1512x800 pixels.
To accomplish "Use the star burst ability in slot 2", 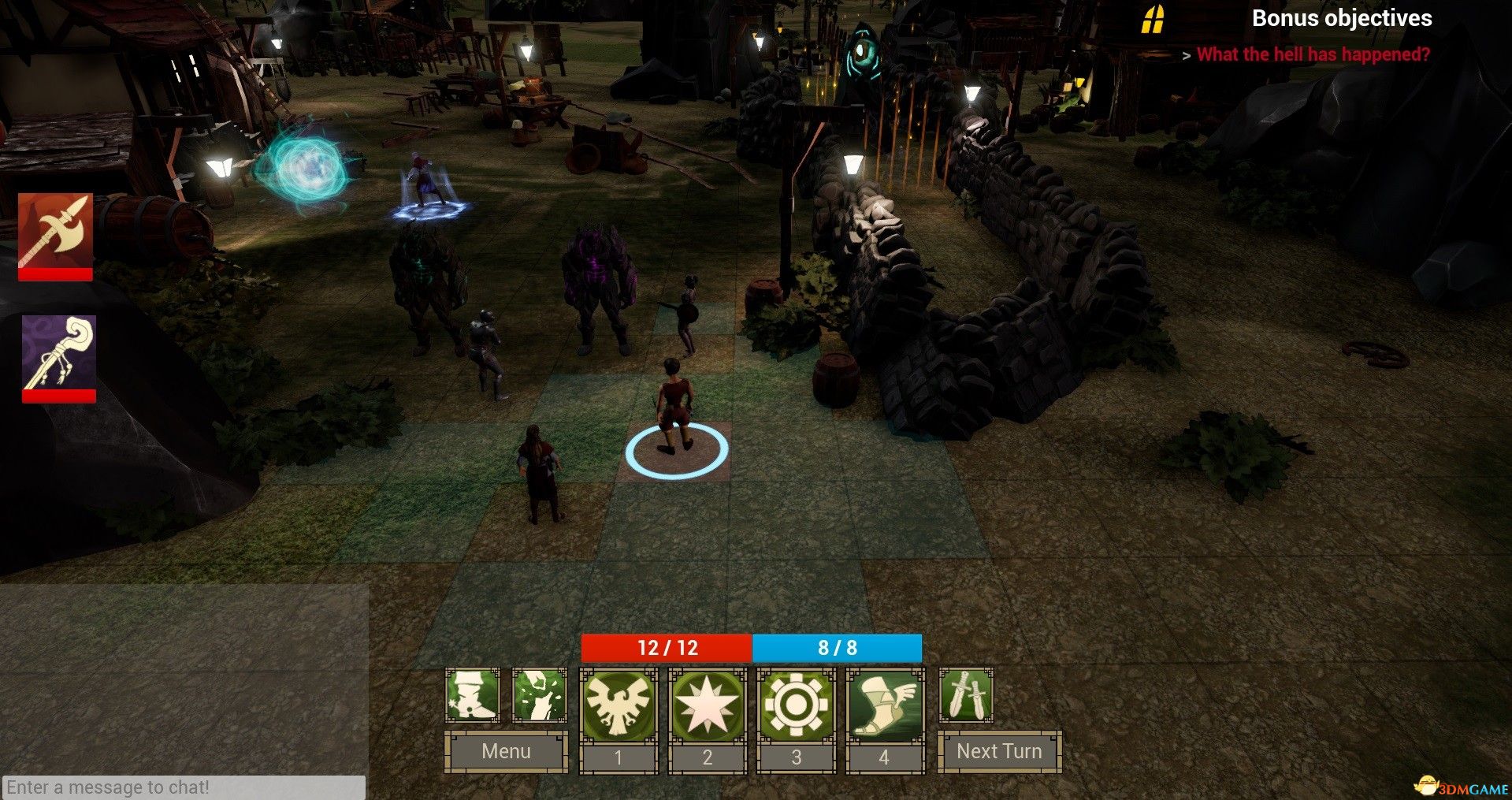I will [707, 705].
